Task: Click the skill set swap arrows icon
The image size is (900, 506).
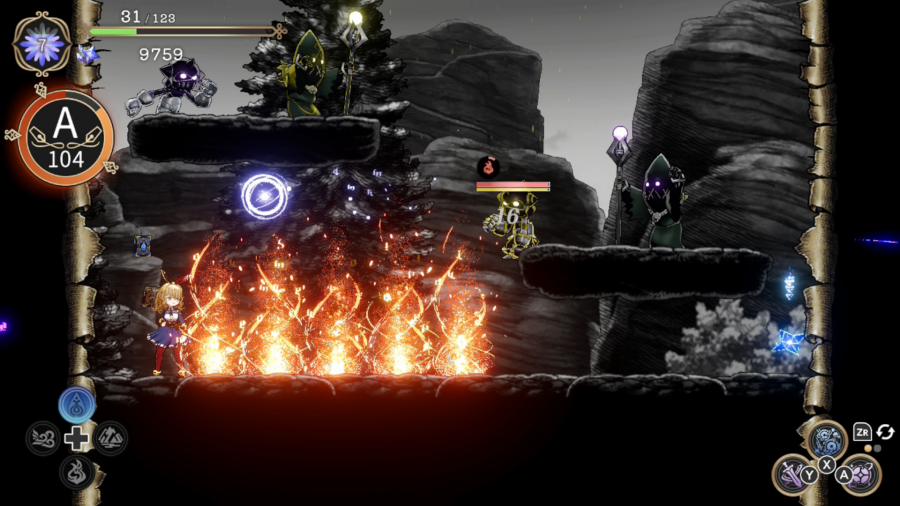Action: pos(885,432)
